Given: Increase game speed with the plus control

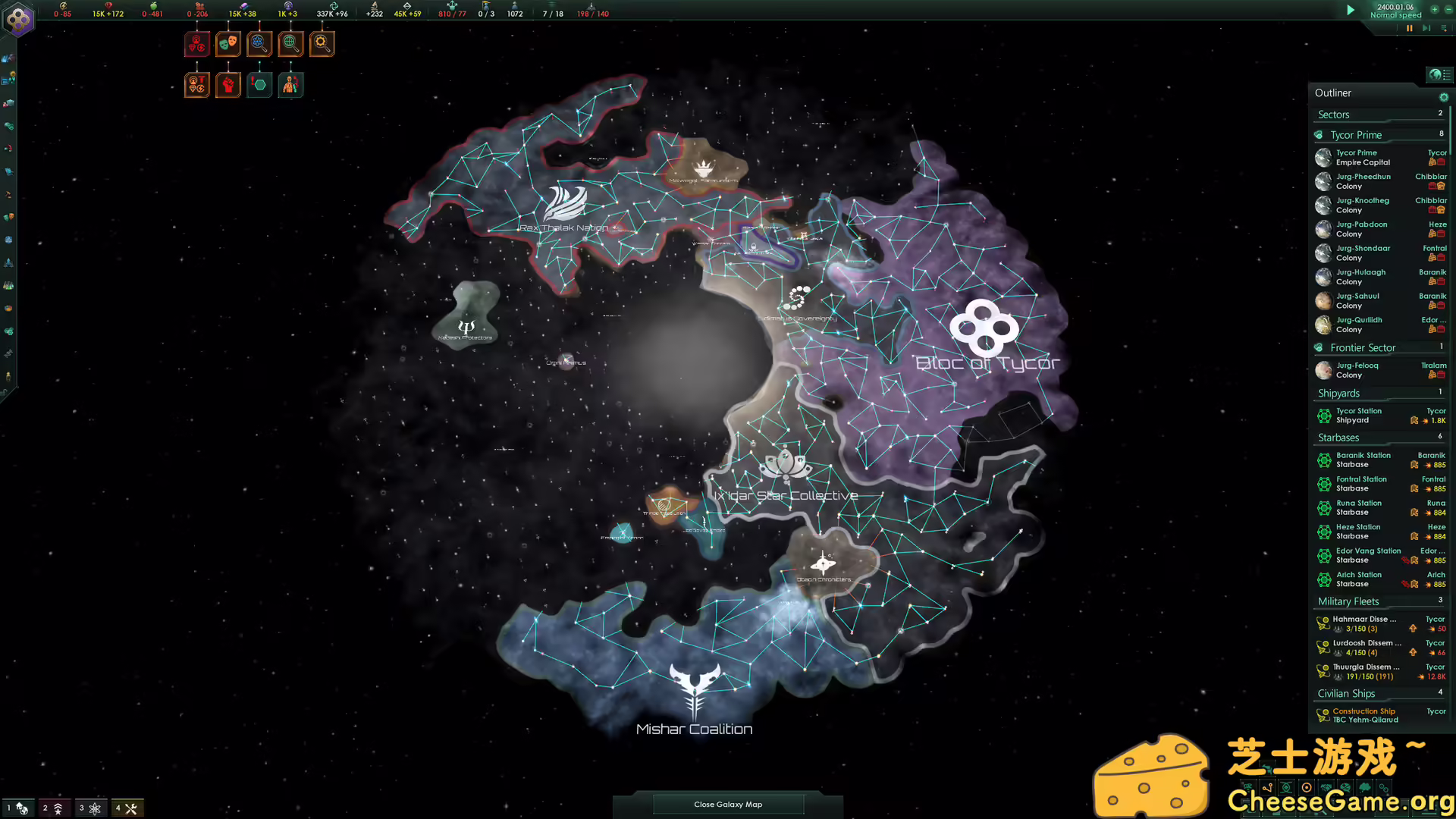Looking at the screenshot, I should (x=1436, y=11).
